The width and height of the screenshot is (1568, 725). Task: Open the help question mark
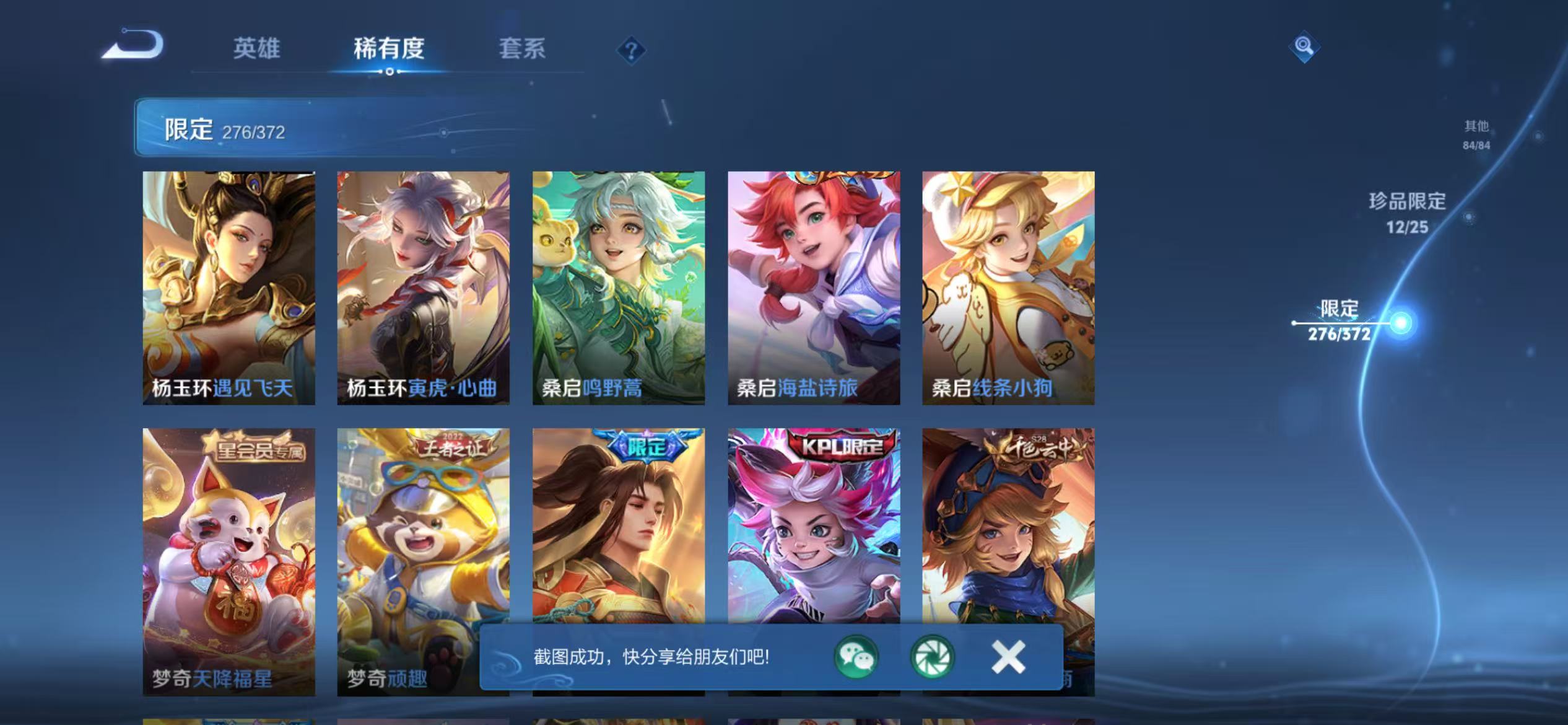pyautogui.click(x=630, y=50)
